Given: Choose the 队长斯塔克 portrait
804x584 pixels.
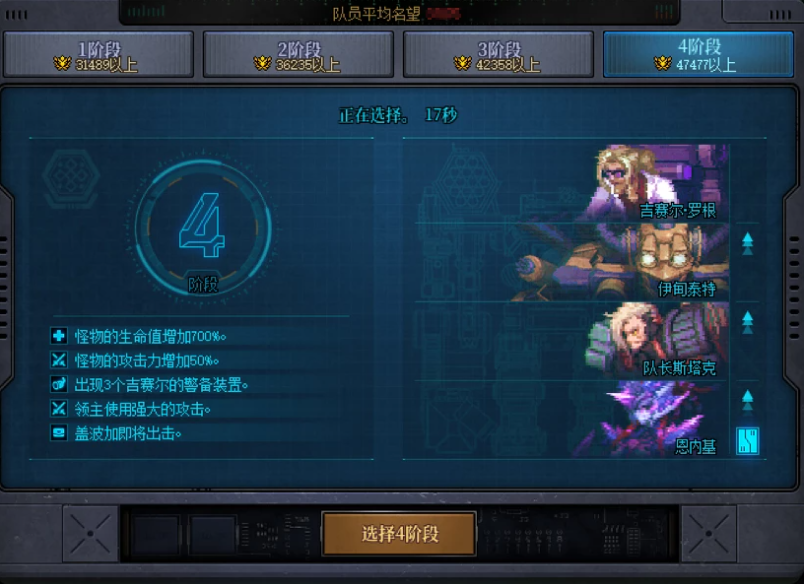Looking at the screenshot, I should 655,340.
